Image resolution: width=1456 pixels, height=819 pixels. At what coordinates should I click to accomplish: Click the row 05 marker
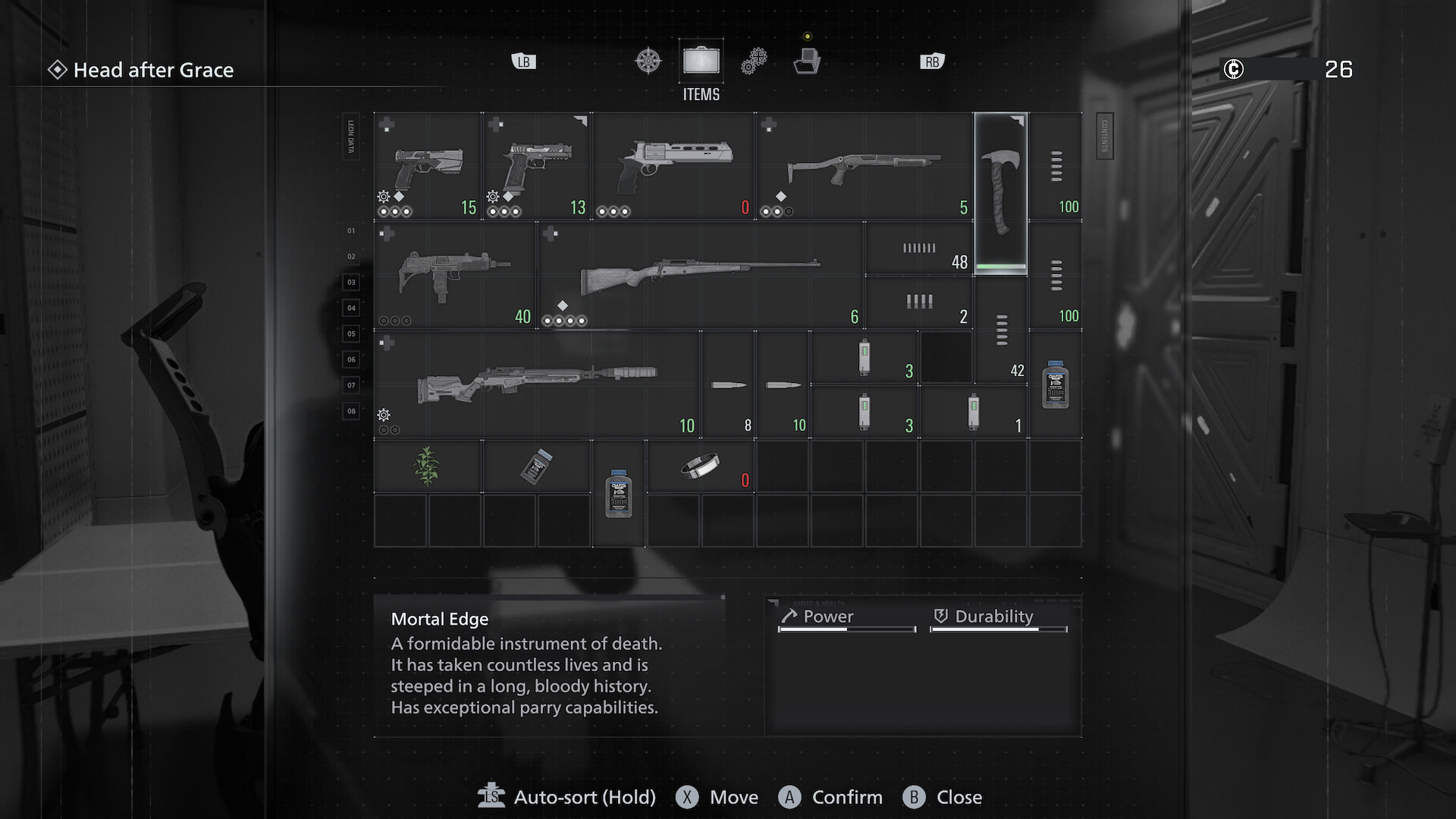[x=350, y=334]
